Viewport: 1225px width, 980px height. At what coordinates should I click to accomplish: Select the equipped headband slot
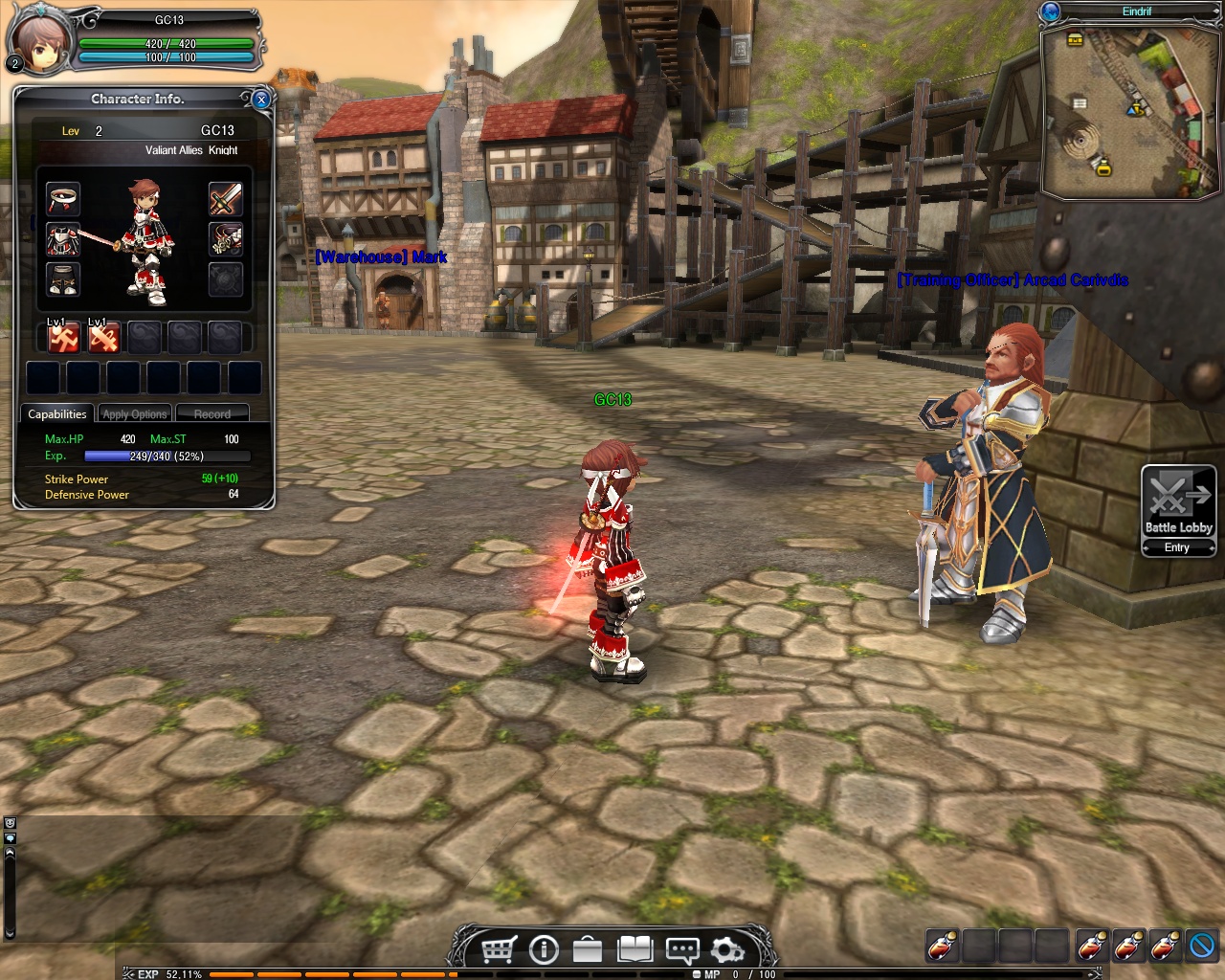(63, 199)
